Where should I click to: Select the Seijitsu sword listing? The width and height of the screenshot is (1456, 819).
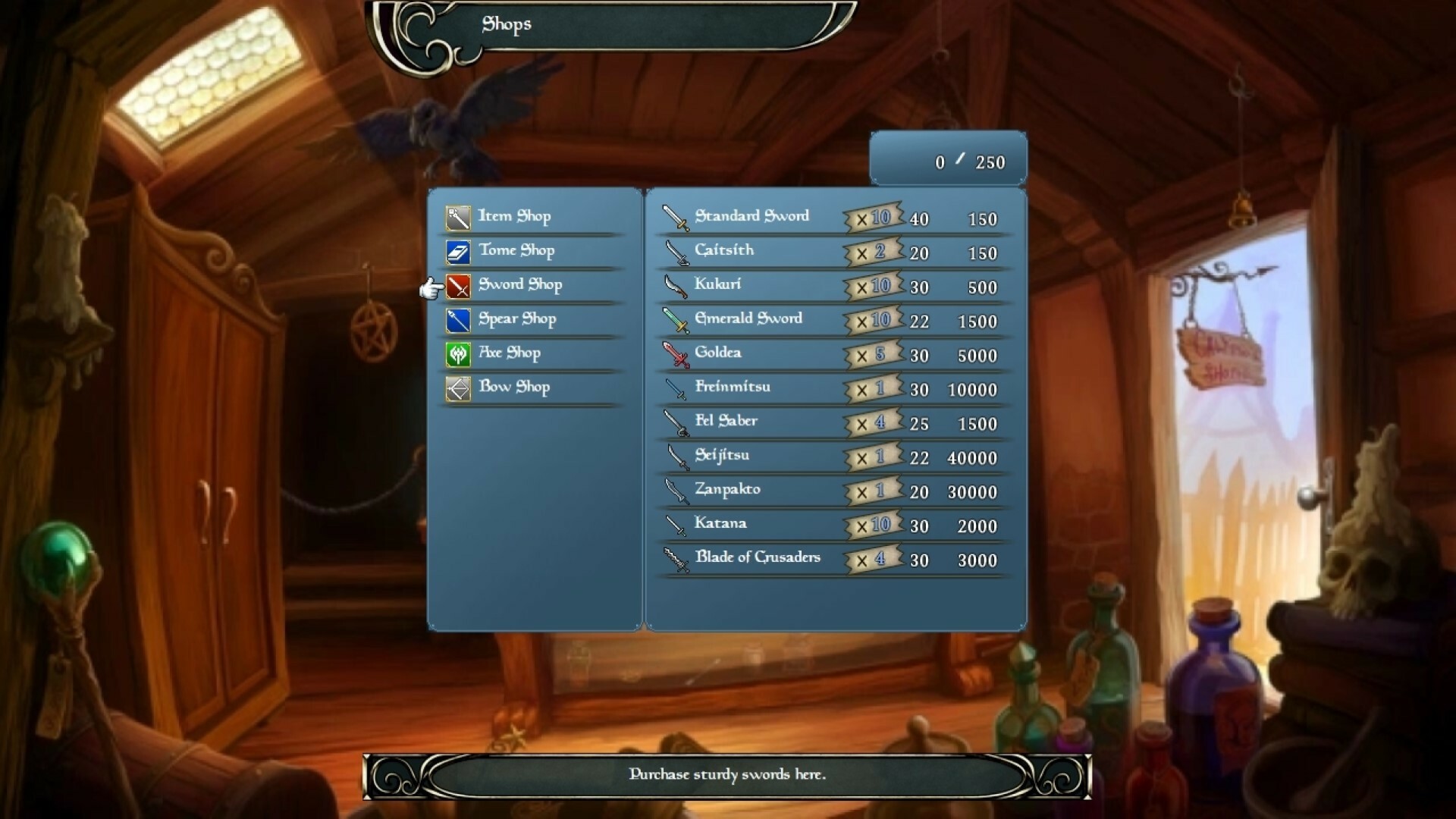coord(722,455)
